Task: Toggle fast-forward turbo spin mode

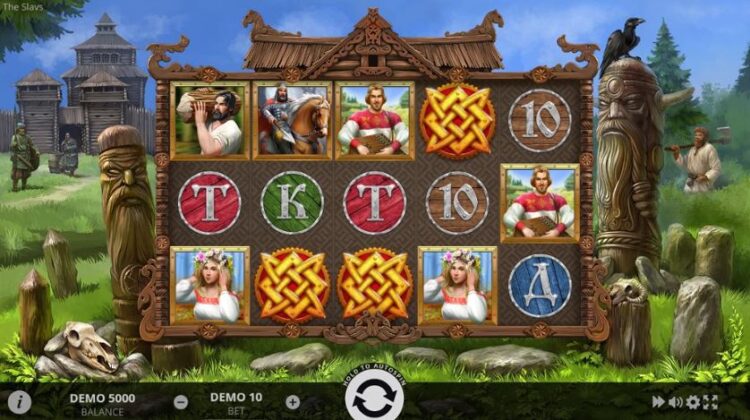Action: [x=659, y=402]
